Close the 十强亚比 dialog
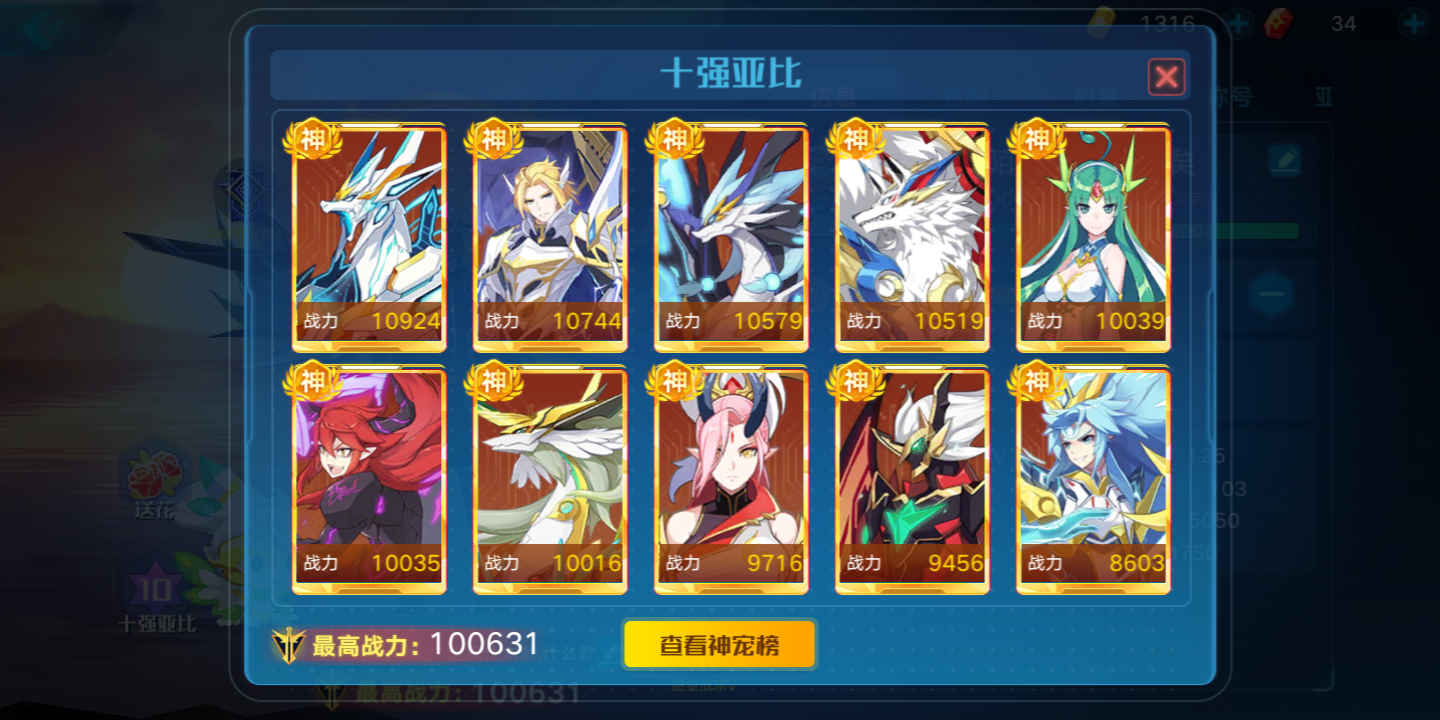Image resolution: width=1440 pixels, height=720 pixels. 1165,76
